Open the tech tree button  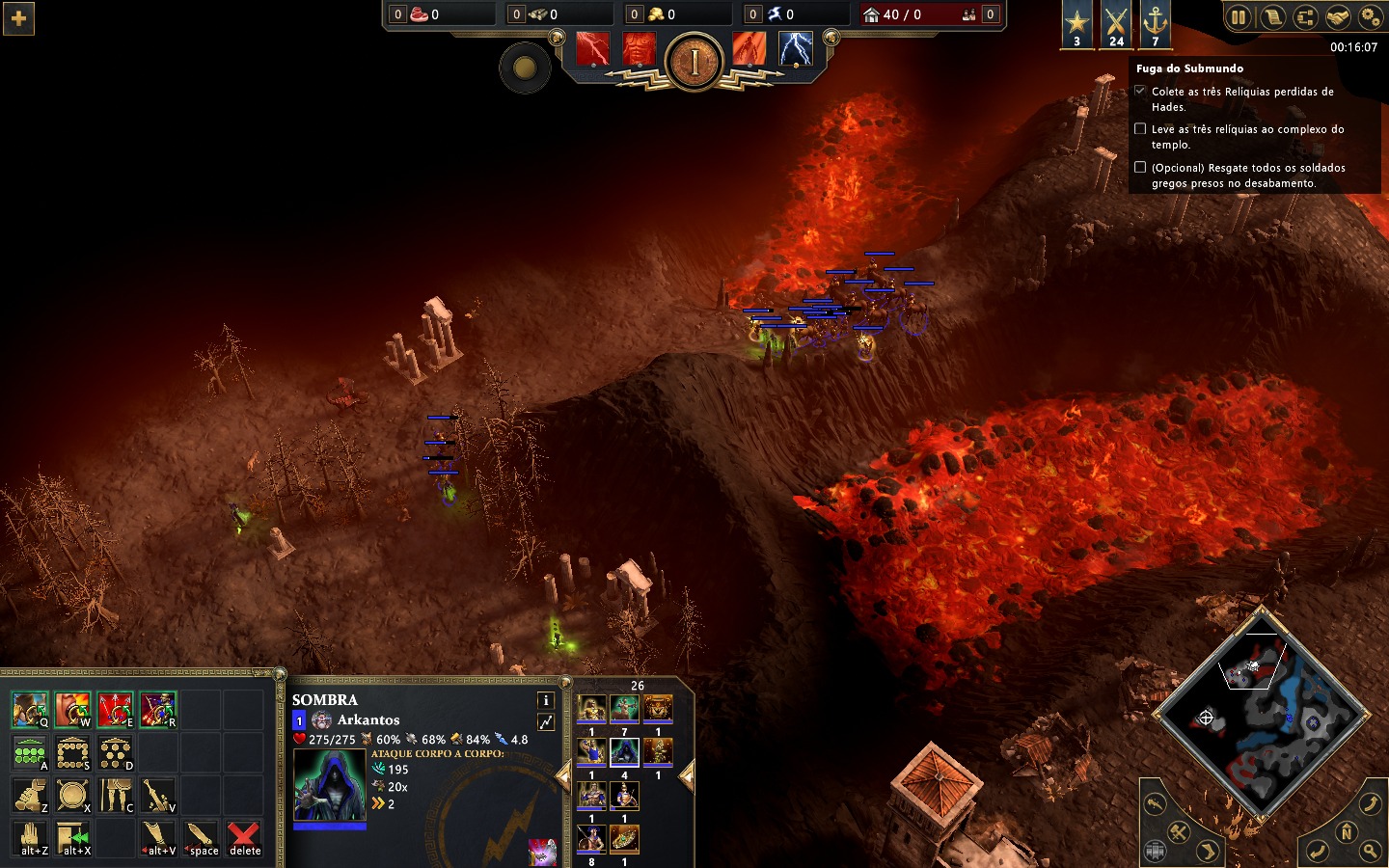pyautogui.click(x=1304, y=17)
